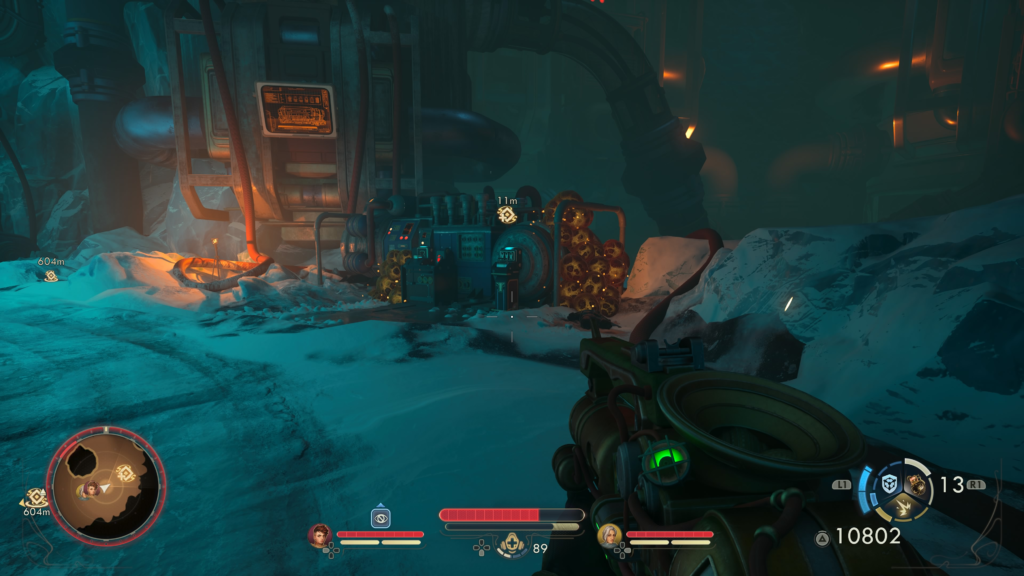Screen dimensions: 1024x576
Task: Click the player emblem beside 89
Action: [x=512, y=544]
